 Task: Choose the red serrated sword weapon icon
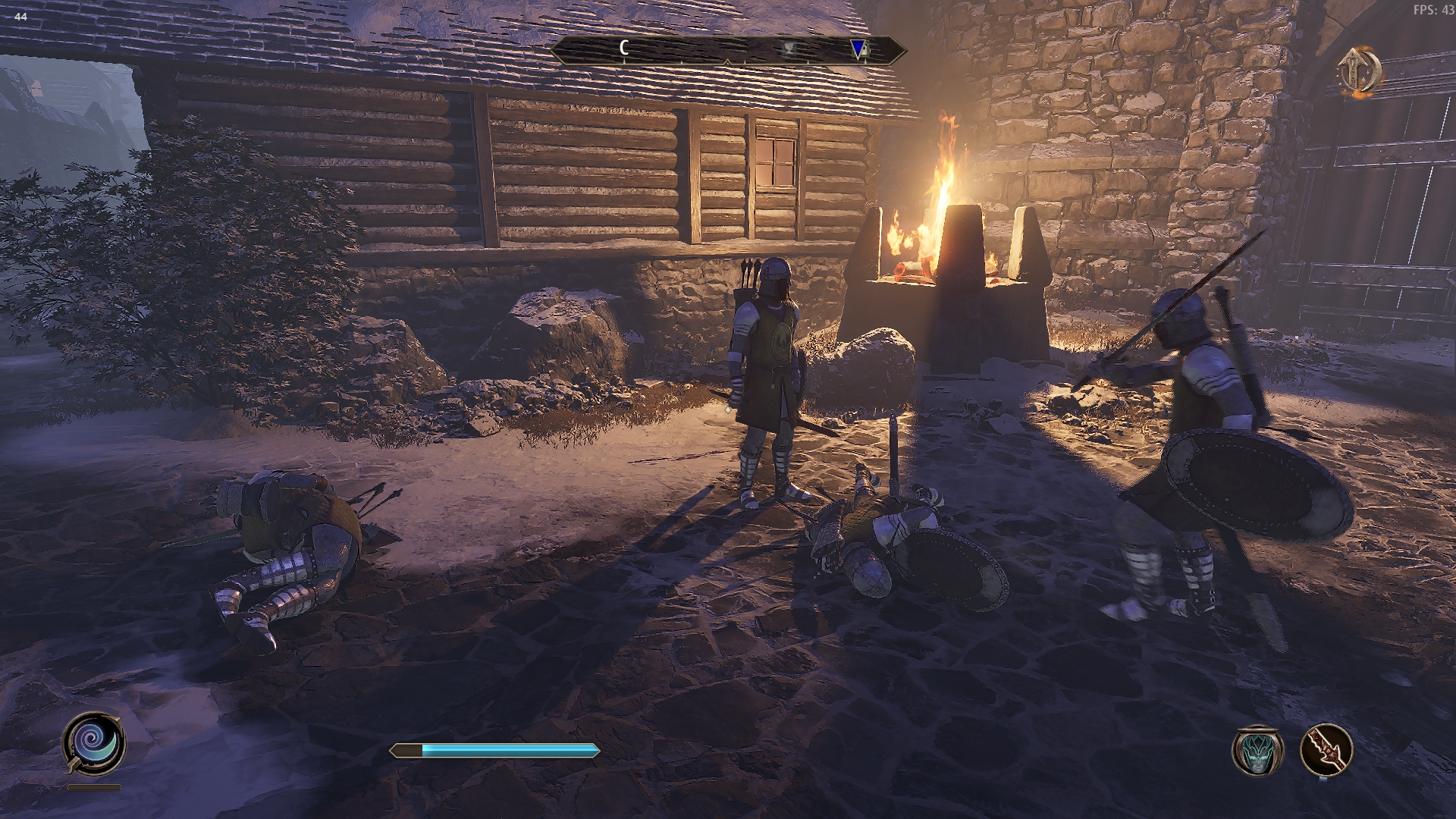(1326, 750)
